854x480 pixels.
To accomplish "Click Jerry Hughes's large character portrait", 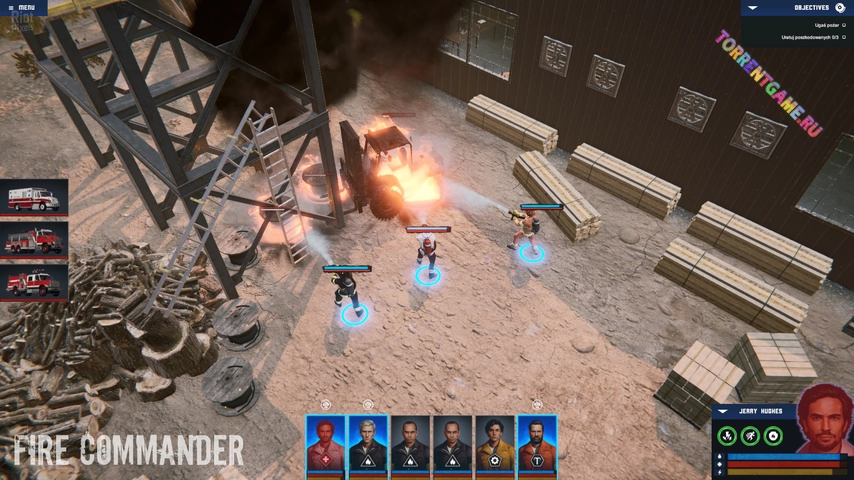I will click(825, 420).
